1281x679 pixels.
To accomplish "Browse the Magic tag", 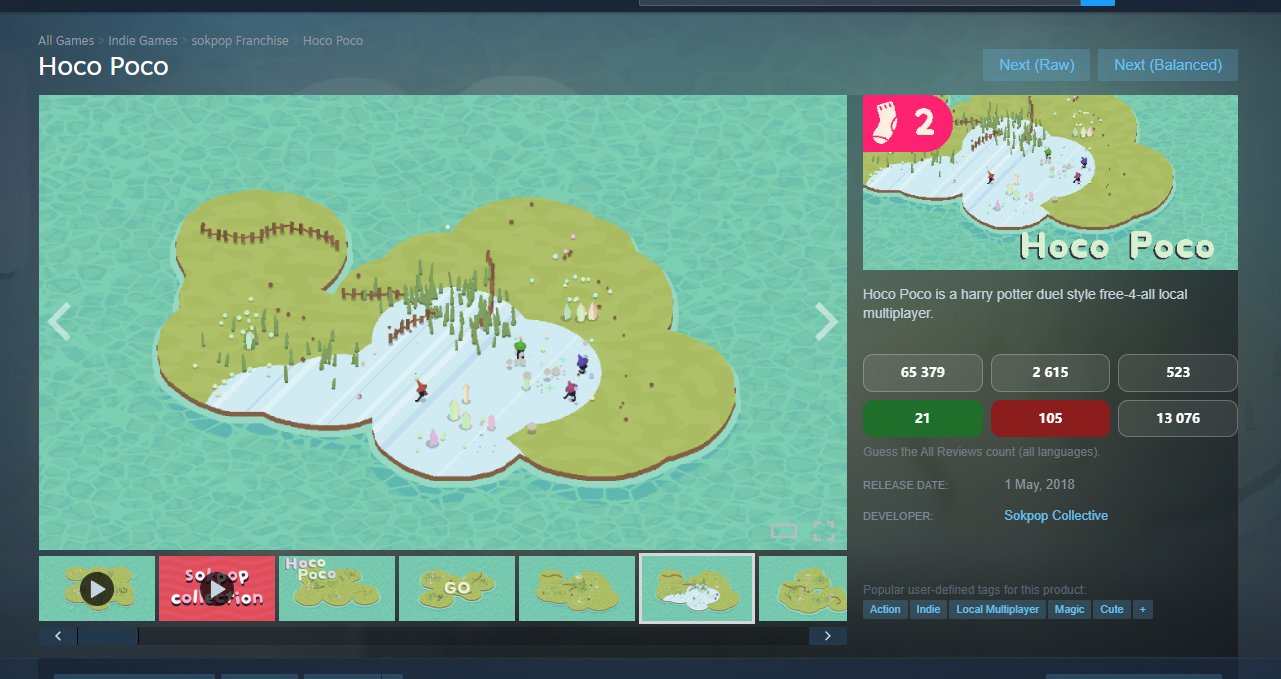I will click(1069, 609).
